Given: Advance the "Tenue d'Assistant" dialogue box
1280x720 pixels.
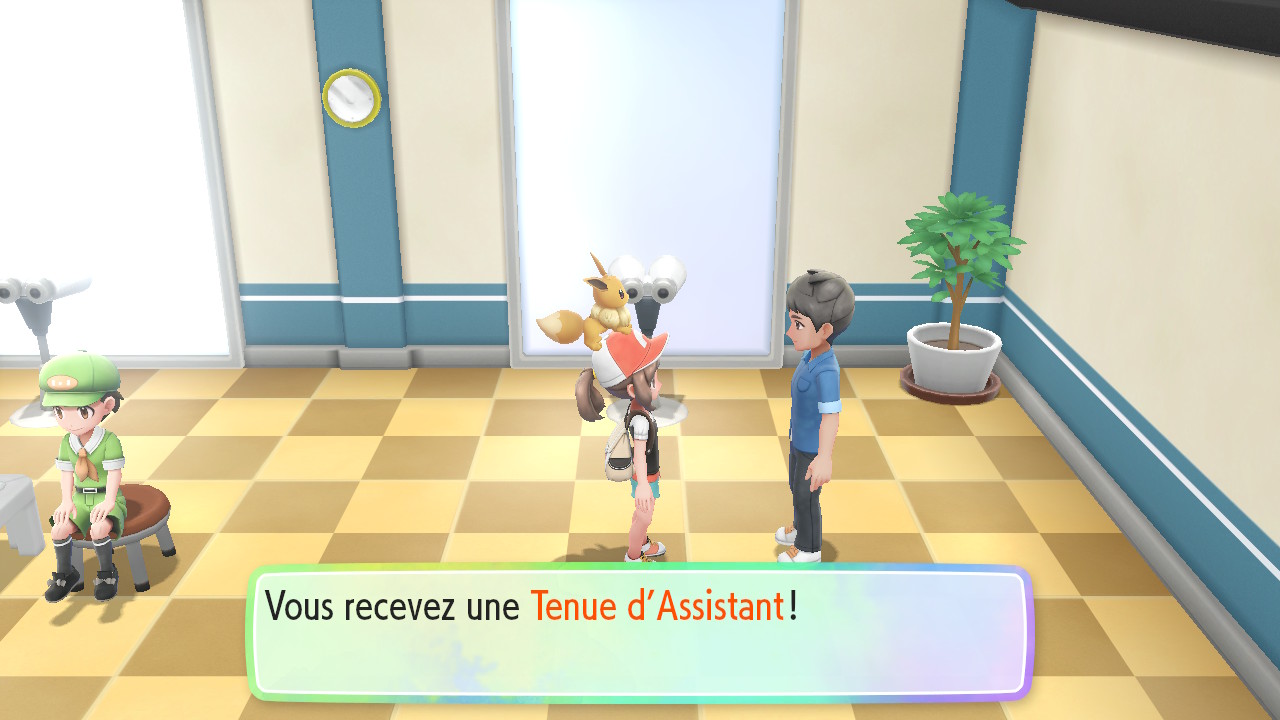Looking at the screenshot, I should (x=639, y=633).
